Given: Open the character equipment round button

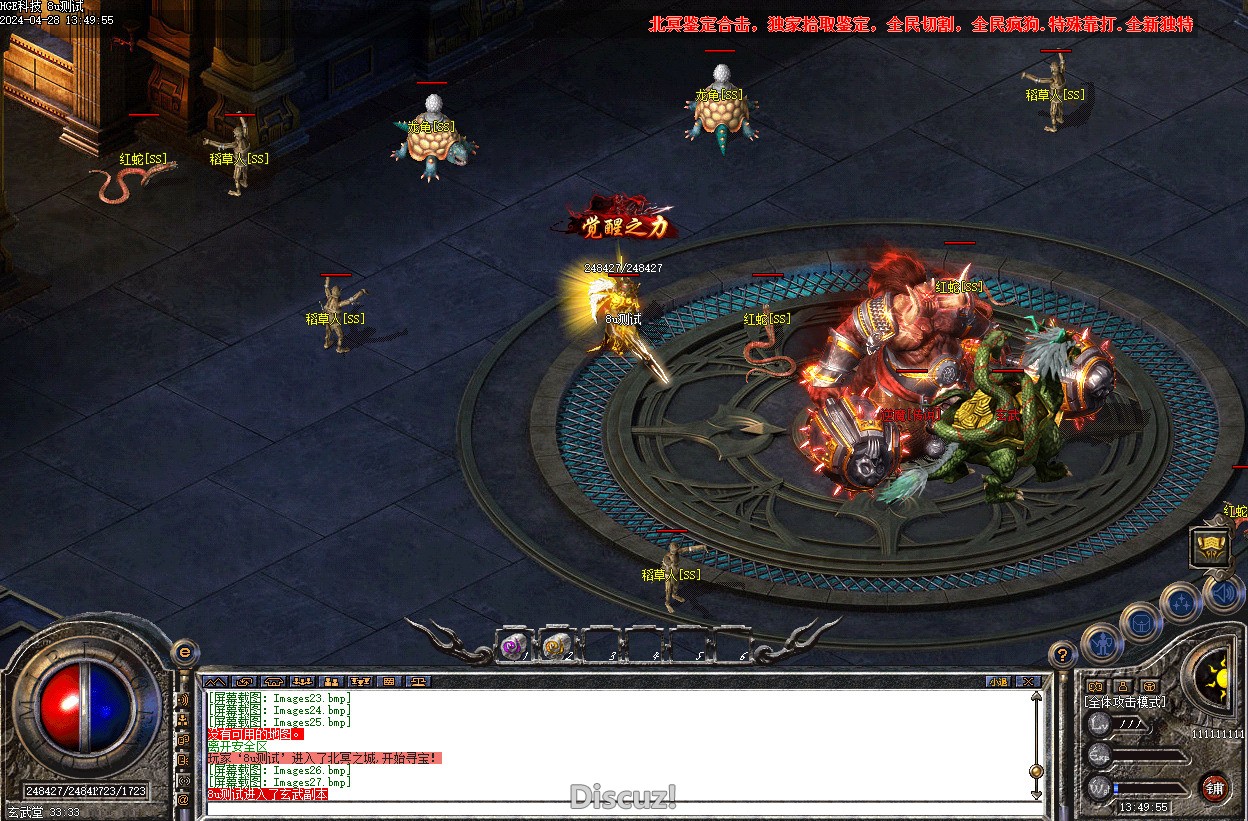Looking at the screenshot, I should pyautogui.click(x=1101, y=643).
